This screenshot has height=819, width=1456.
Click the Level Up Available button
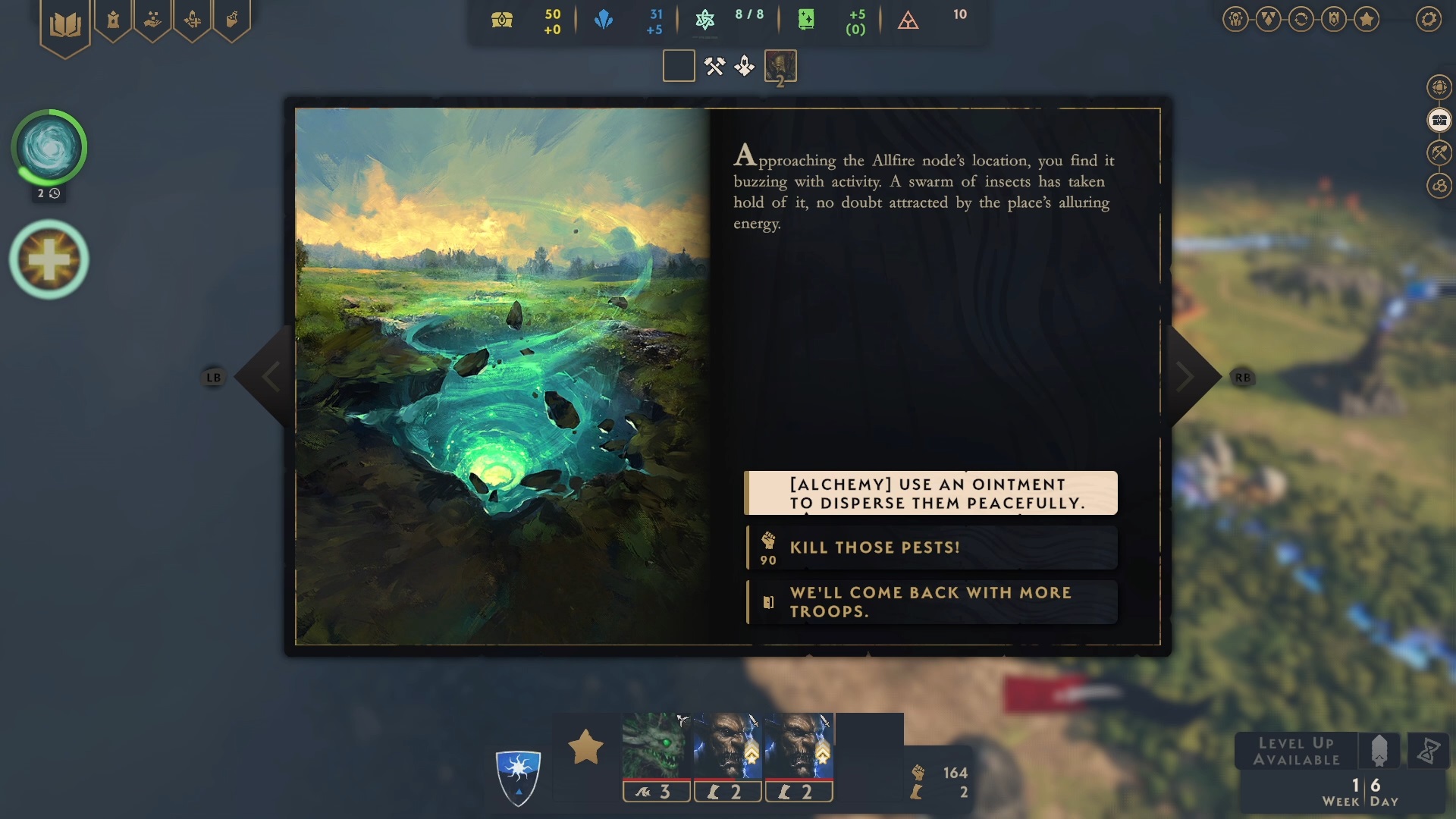point(1296,752)
